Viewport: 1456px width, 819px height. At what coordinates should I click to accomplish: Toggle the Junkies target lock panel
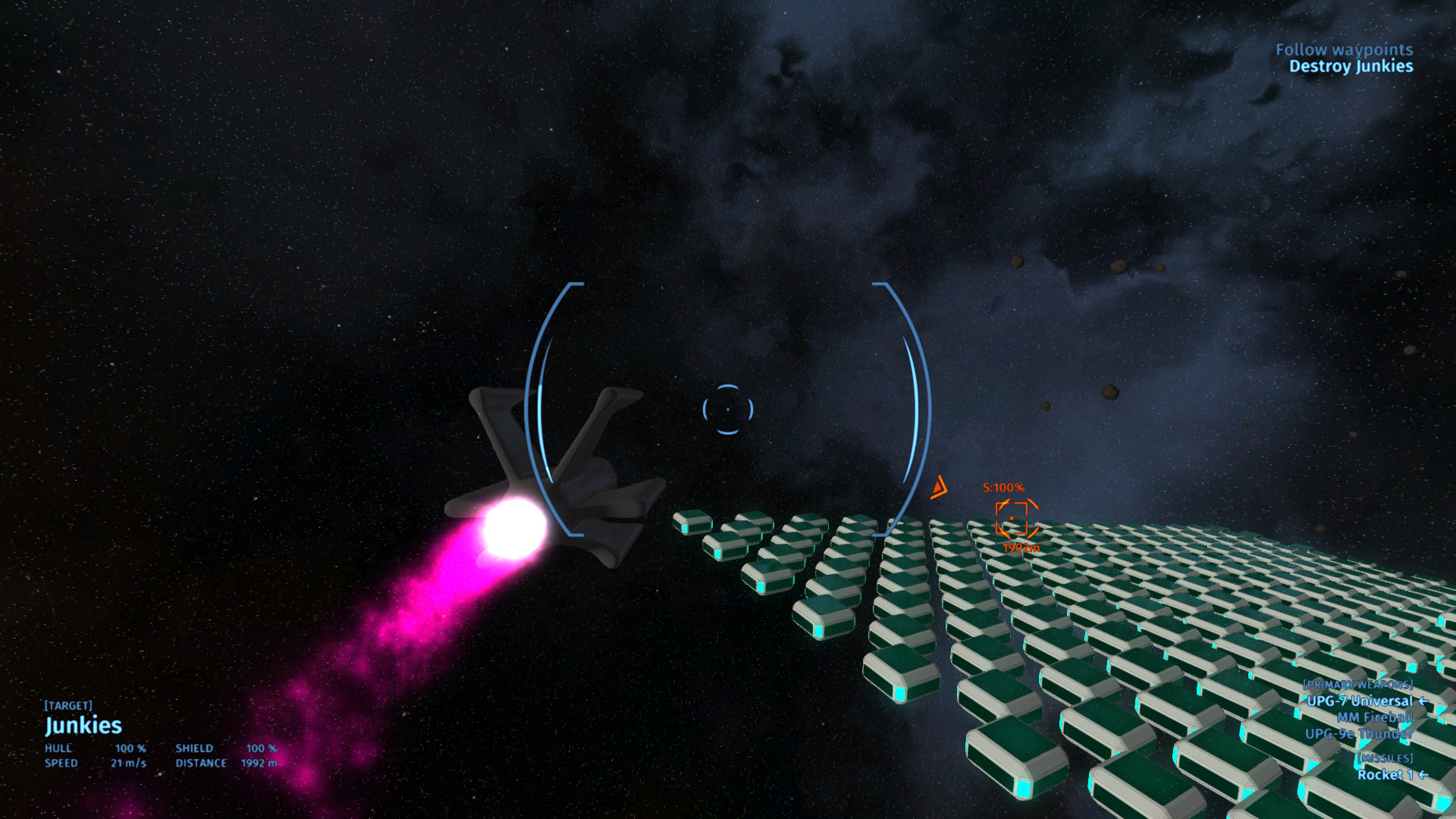[x=84, y=726]
